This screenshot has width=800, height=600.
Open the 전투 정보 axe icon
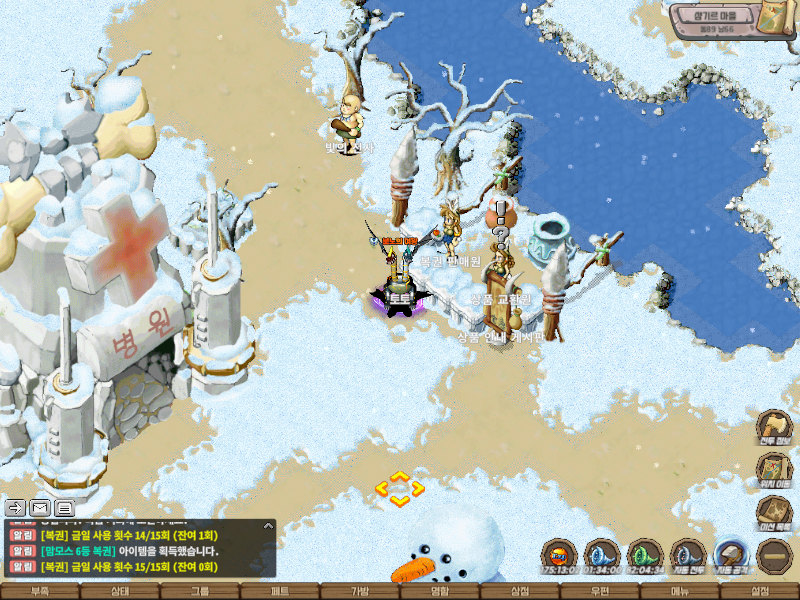point(775,427)
